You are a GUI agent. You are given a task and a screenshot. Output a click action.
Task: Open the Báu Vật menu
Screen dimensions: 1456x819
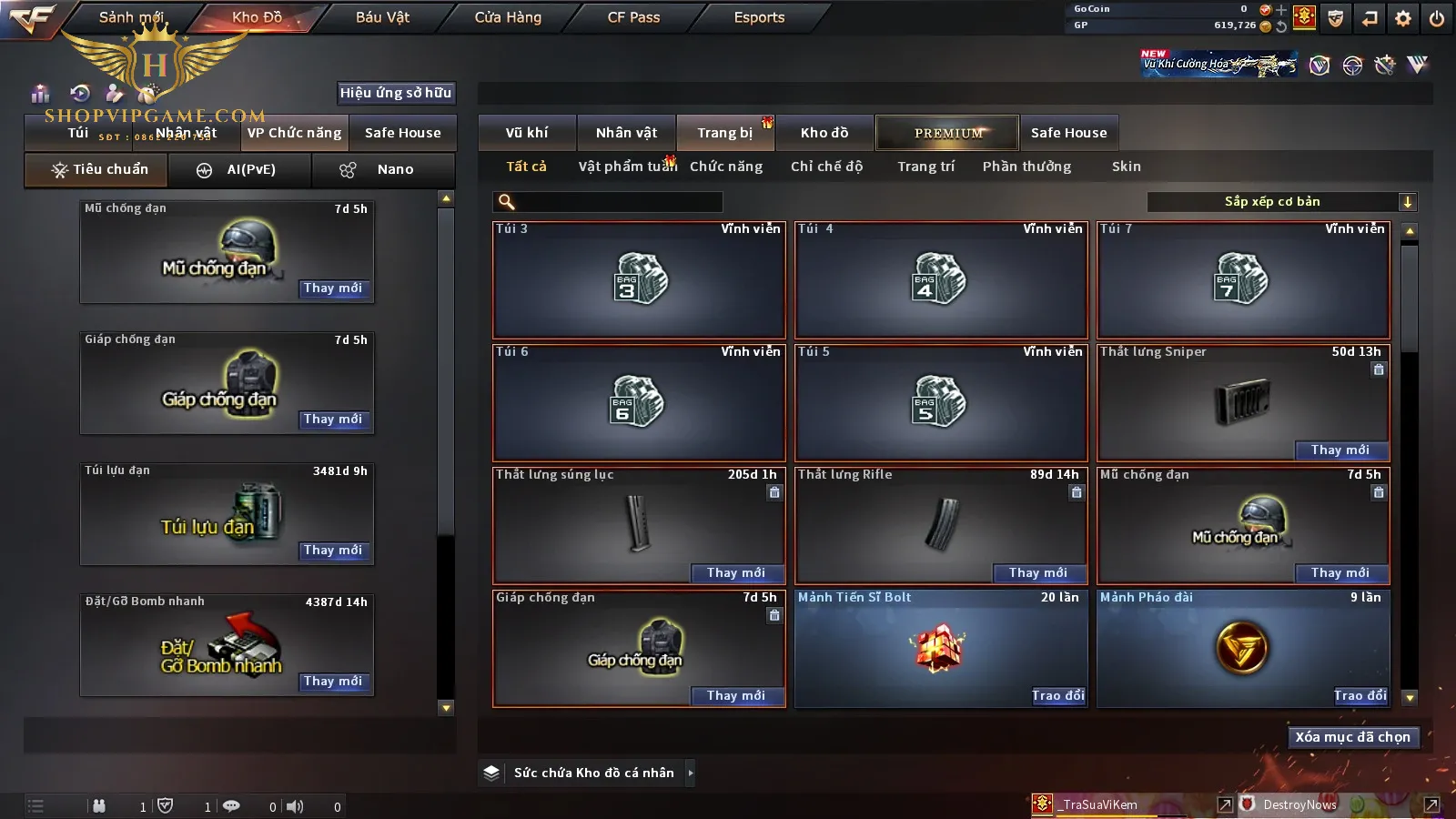[x=382, y=17]
